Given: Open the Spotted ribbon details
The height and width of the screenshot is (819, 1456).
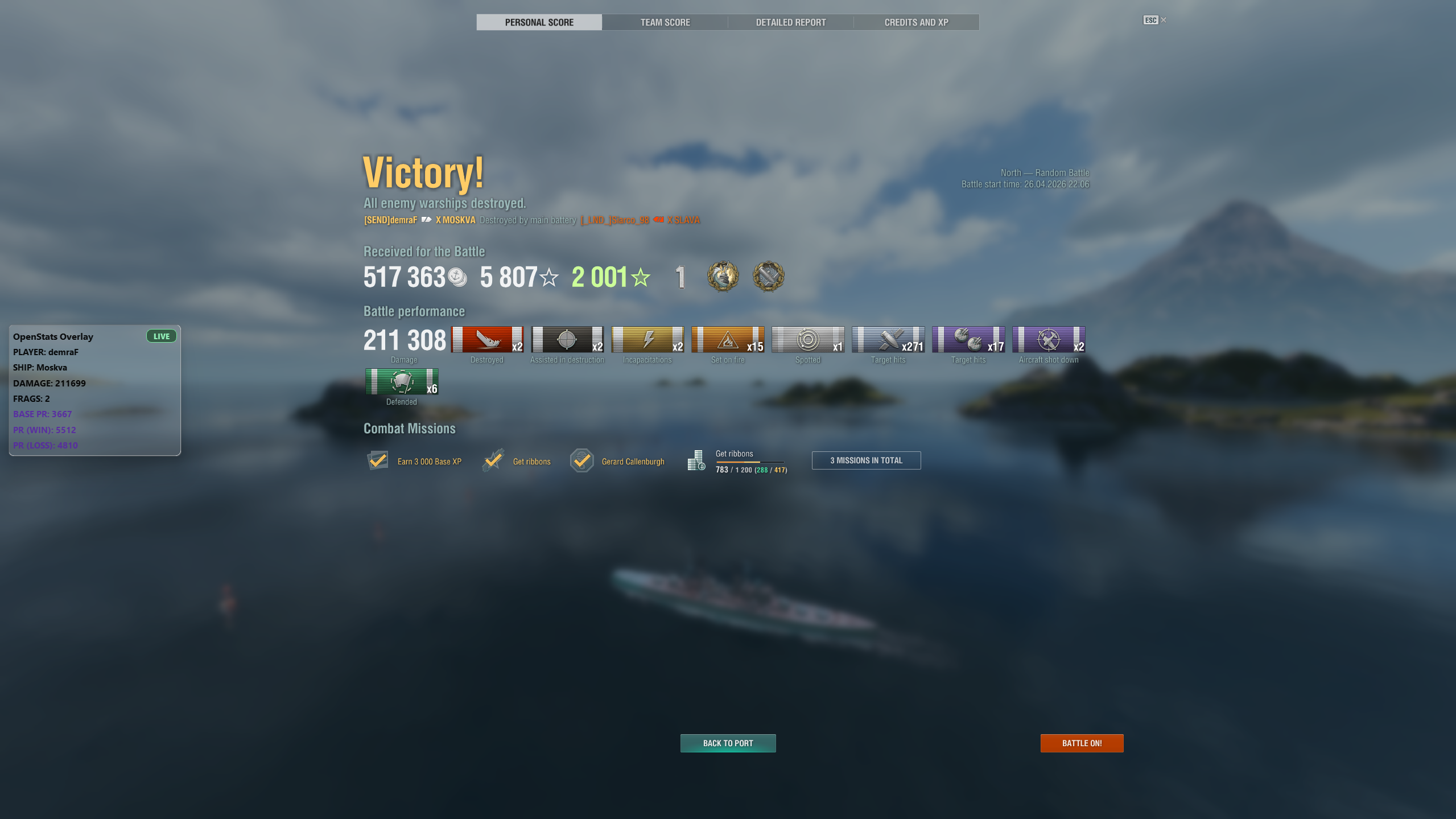Looking at the screenshot, I should pos(808,341).
